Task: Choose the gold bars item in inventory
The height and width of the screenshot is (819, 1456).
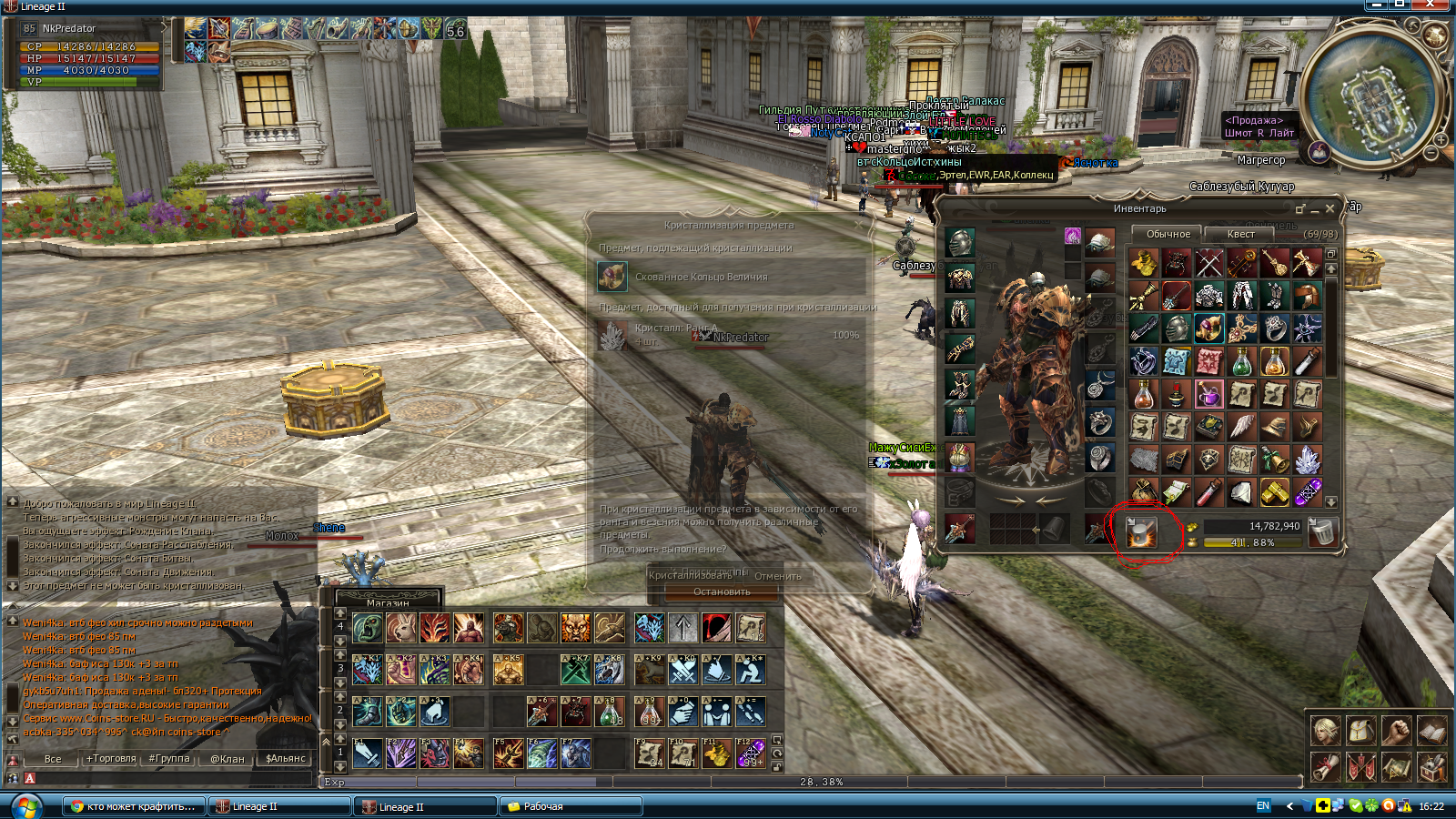Action: click(1275, 492)
